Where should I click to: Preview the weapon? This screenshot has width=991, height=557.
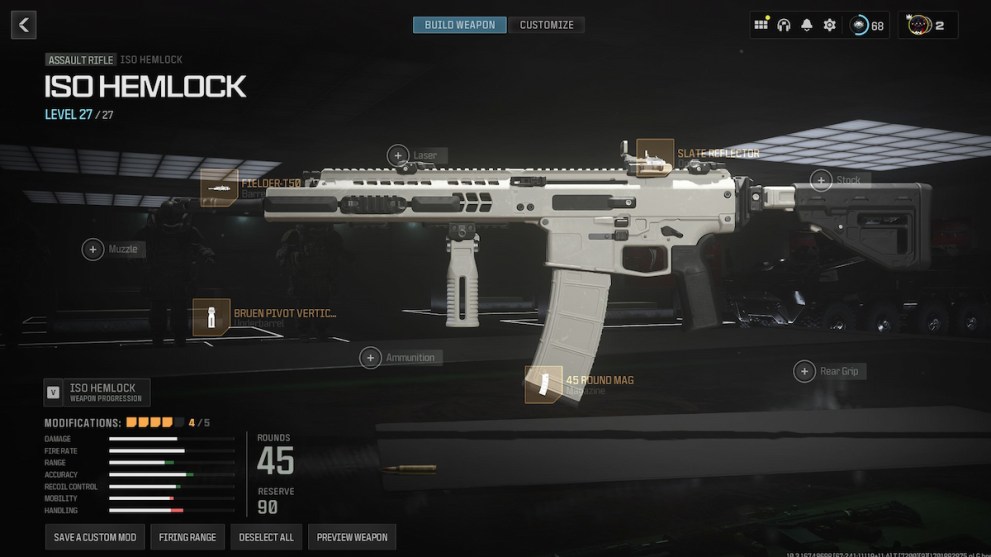(x=351, y=537)
